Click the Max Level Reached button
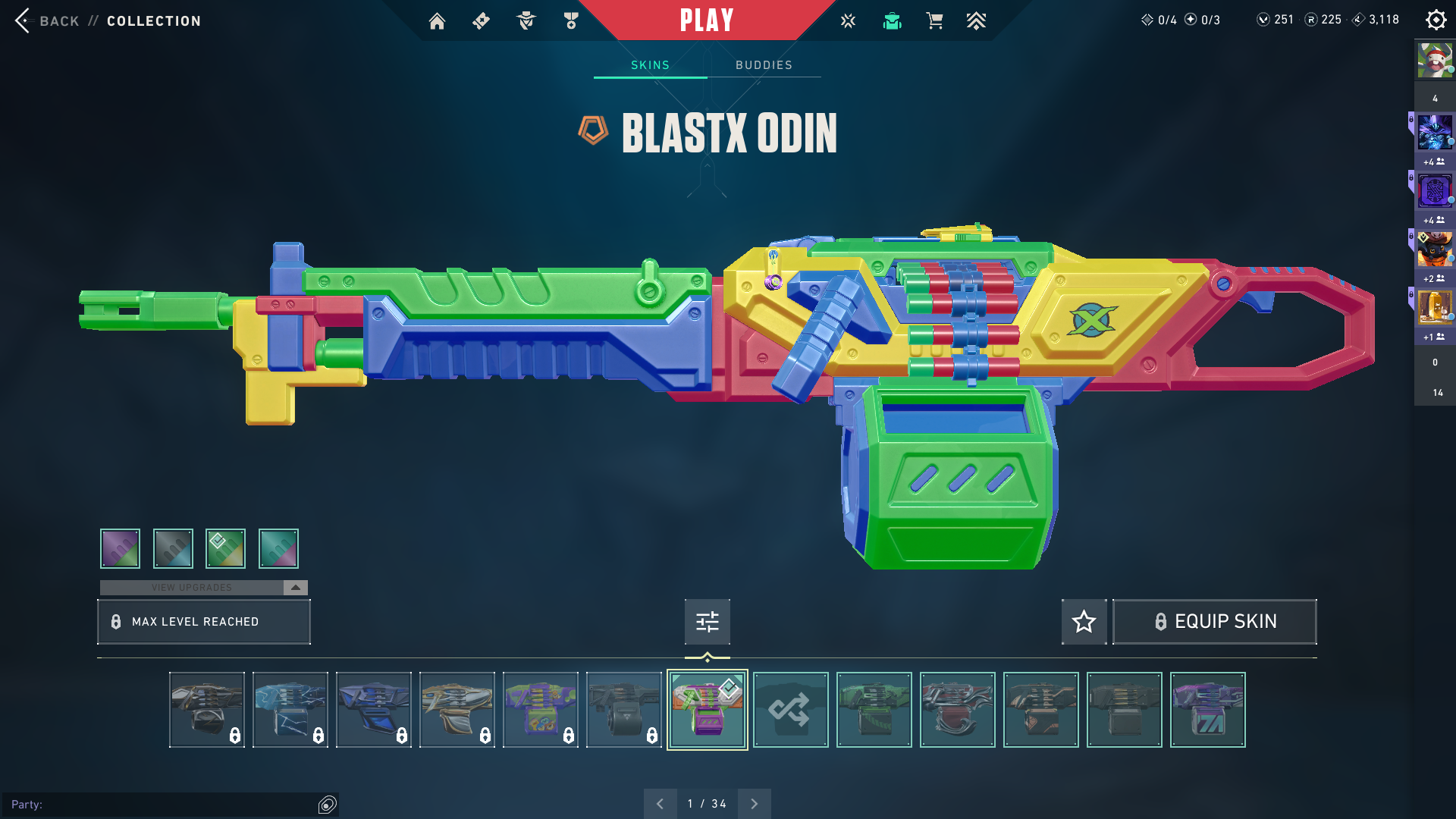 pos(204,622)
